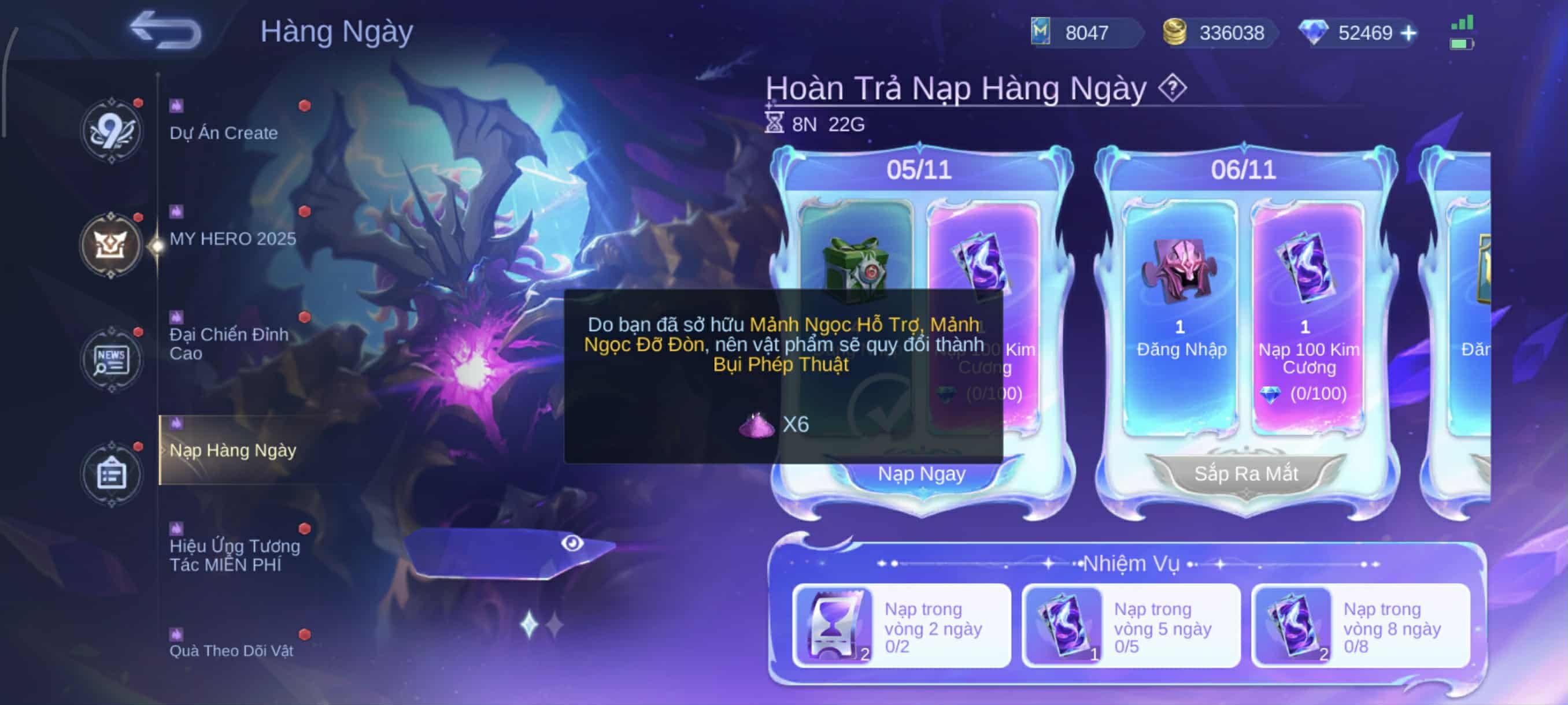Tap the Nạp Ngay recharge button
Viewport: 1568px width, 705px height.
(921, 474)
